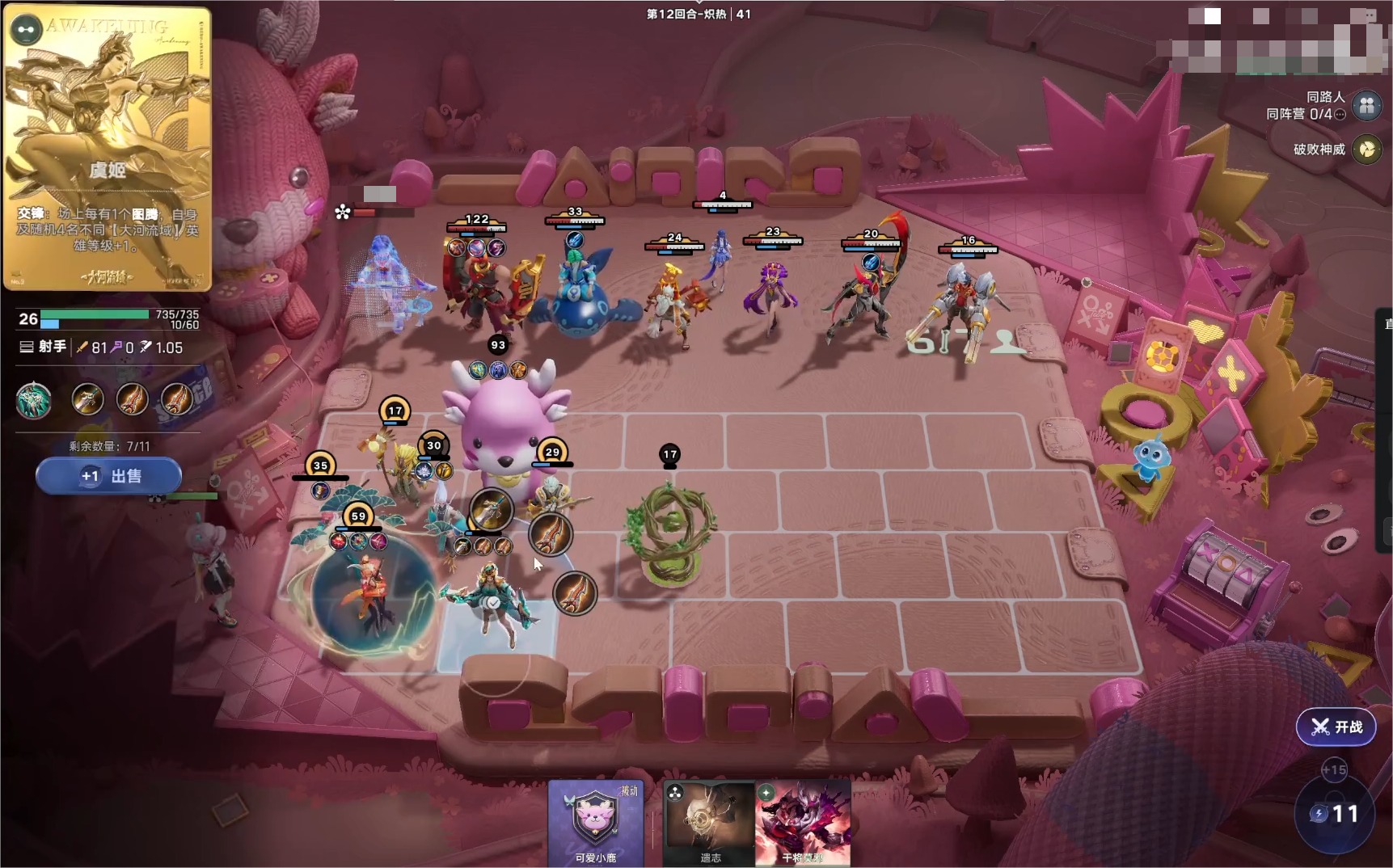The image size is (1393, 868).
Task: View the 破败神威 synergy icon
Action: (1367, 150)
